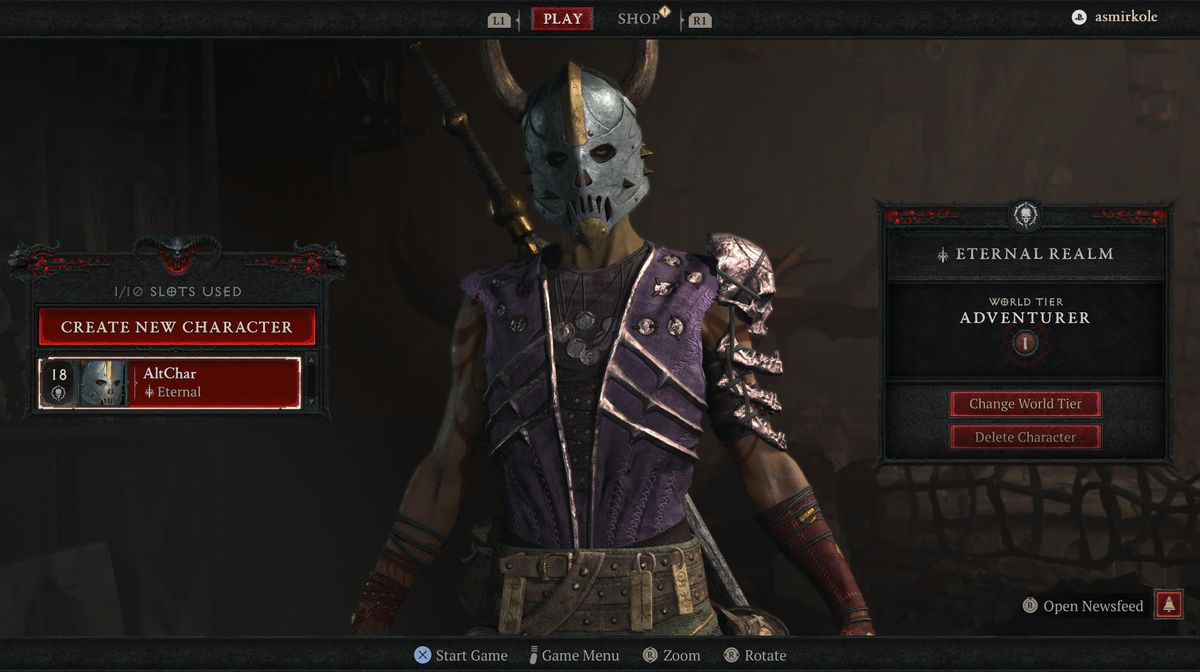The height and width of the screenshot is (672, 1200).
Task: Create a new character
Action: coord(177,327)
